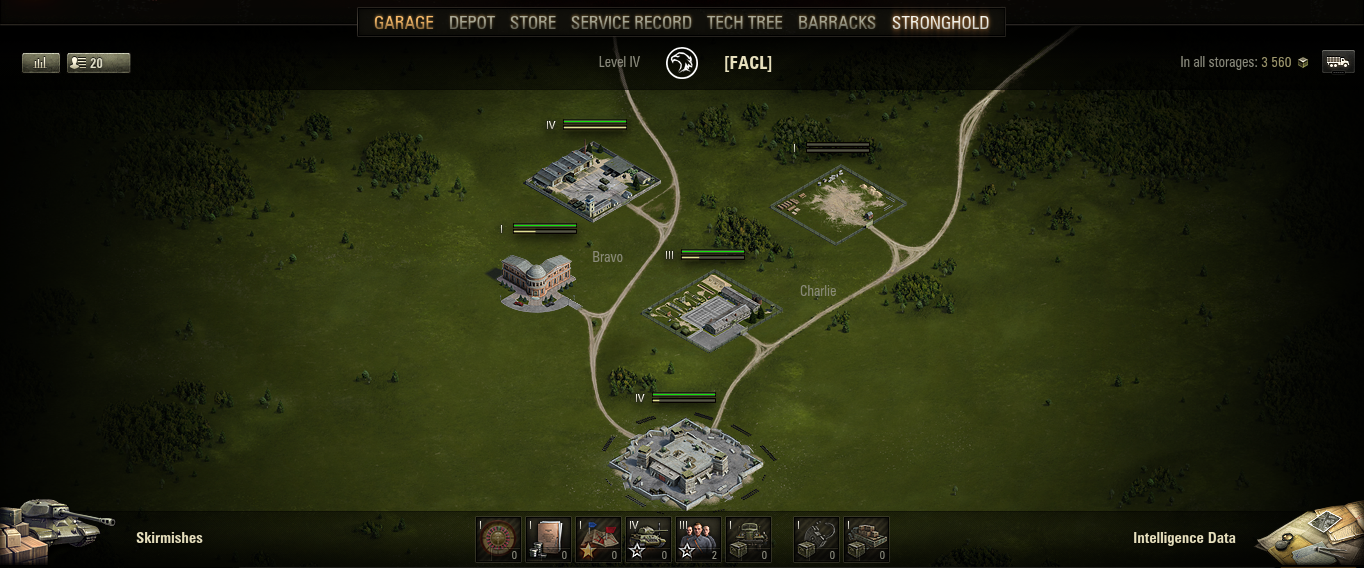Select the documents and coins reserve slot
Image resolution: width=1364 pixels, height=568 pixels.
[548, 540]
